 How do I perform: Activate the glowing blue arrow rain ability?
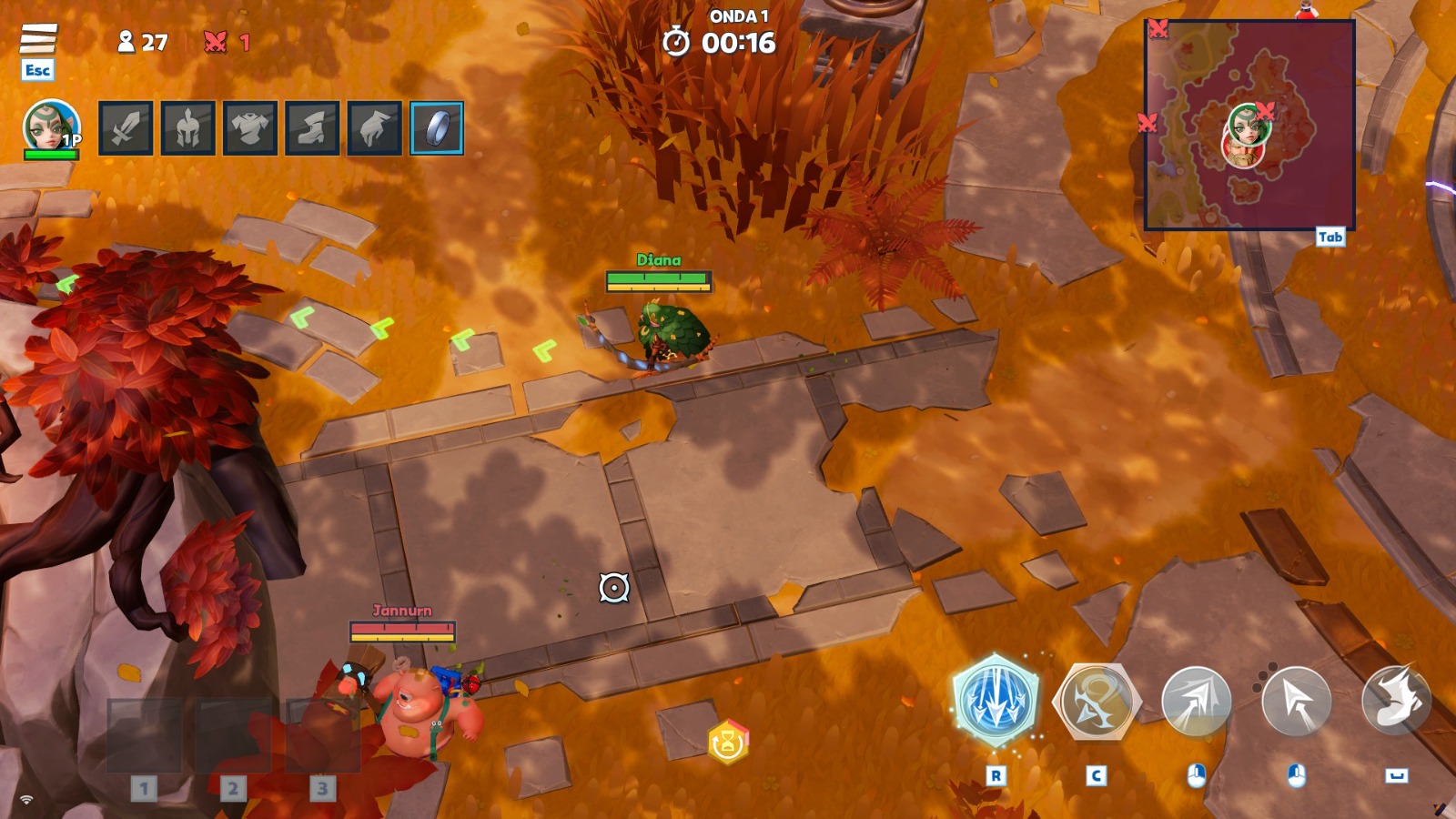tap(996, 701)
